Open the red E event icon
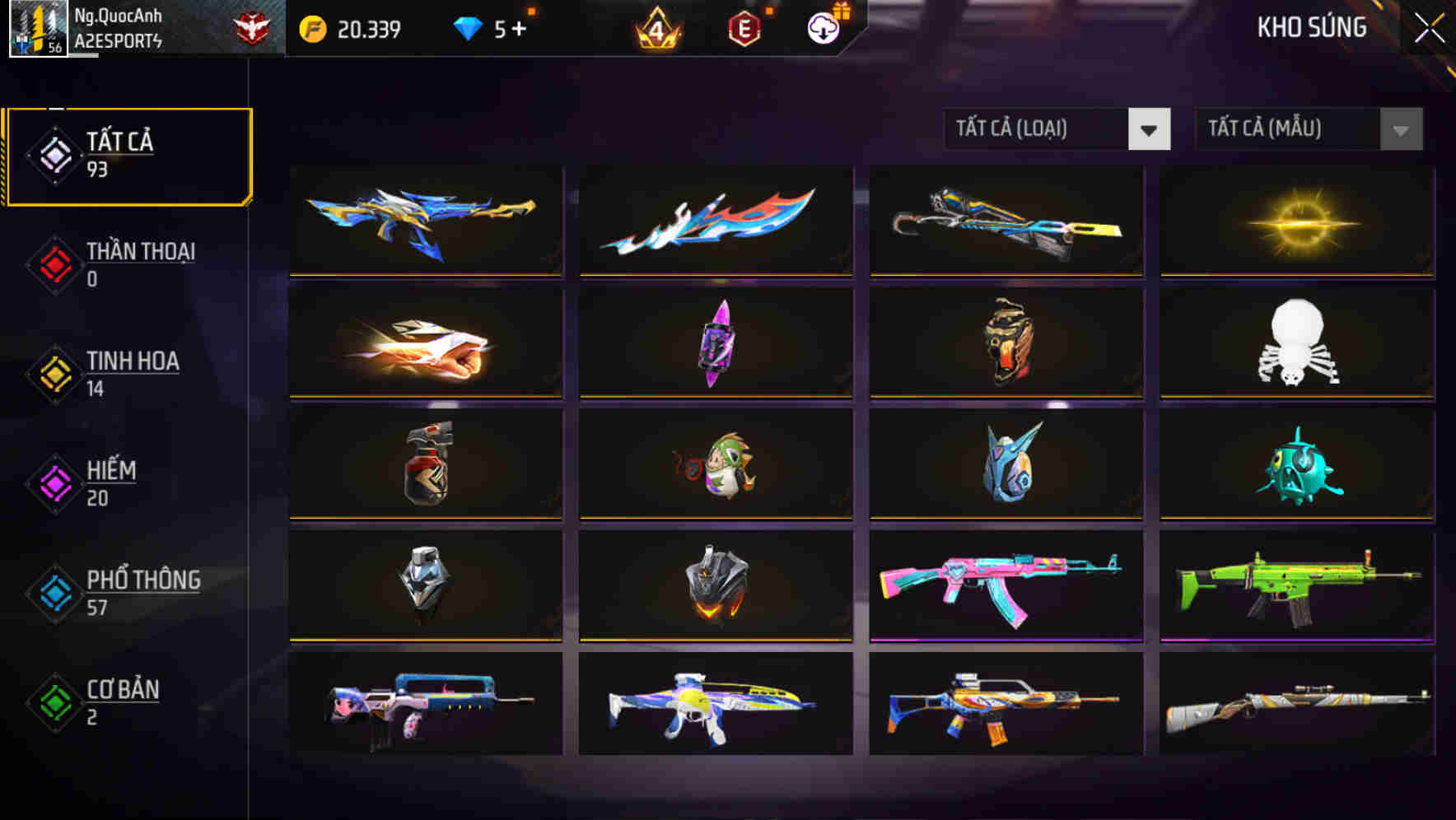 coord(744,27)
